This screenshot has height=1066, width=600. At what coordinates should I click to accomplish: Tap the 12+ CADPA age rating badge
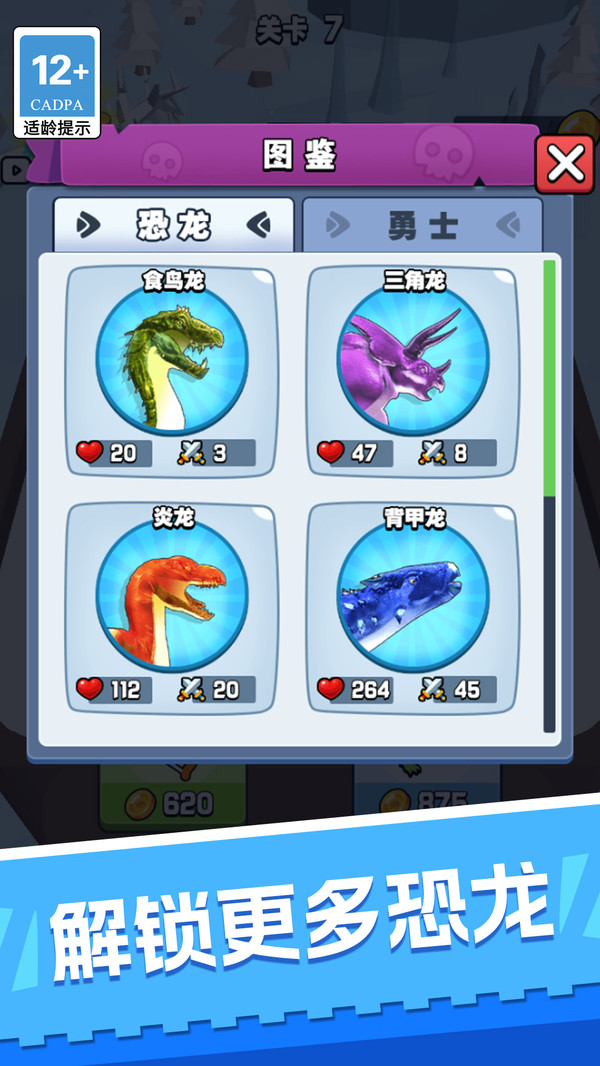click(x=57, y=83)
